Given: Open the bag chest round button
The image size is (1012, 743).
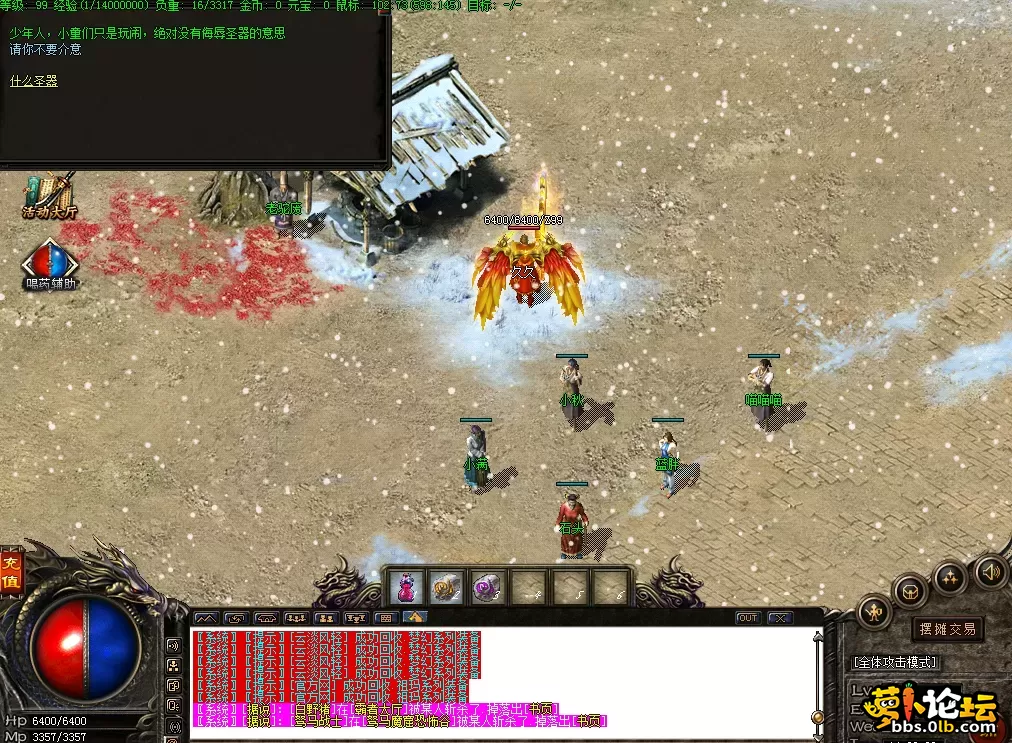Looking at the screenshot, I should 910,590.
